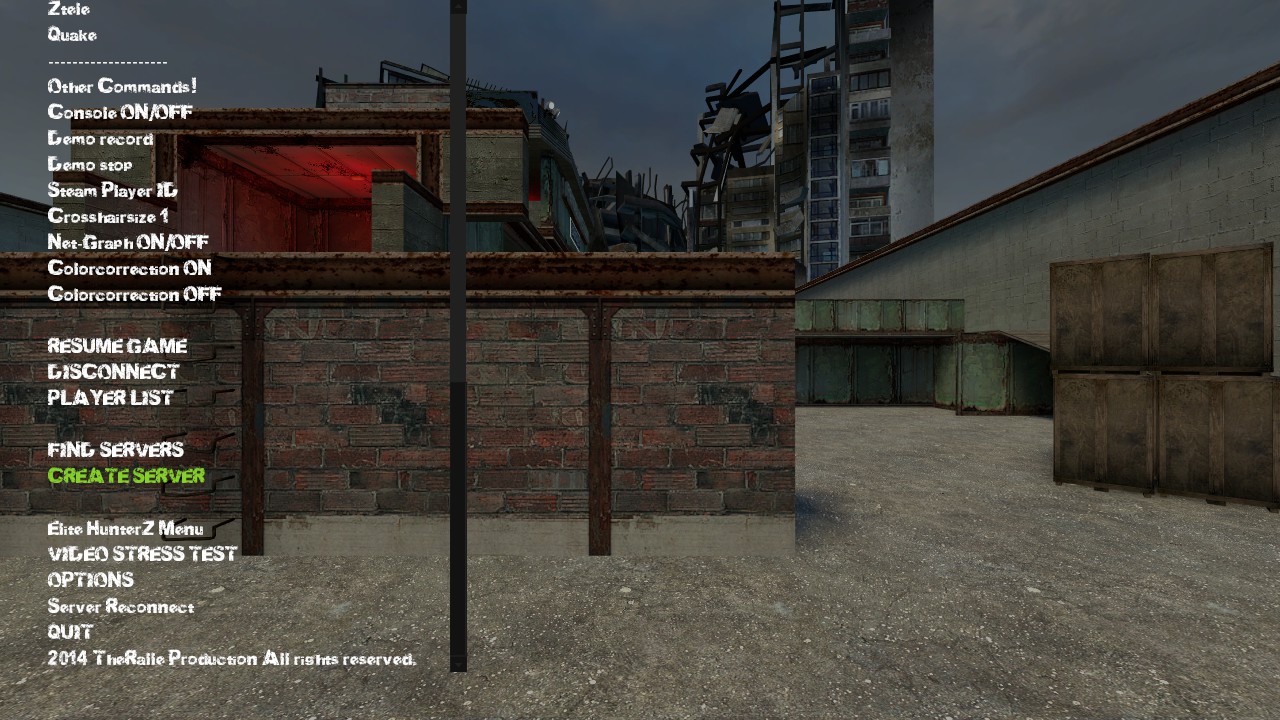The height and width of the screenshot is (720, 1280).
Task: Turn Colorcorrection ON
Action: (x=129, y=269)
